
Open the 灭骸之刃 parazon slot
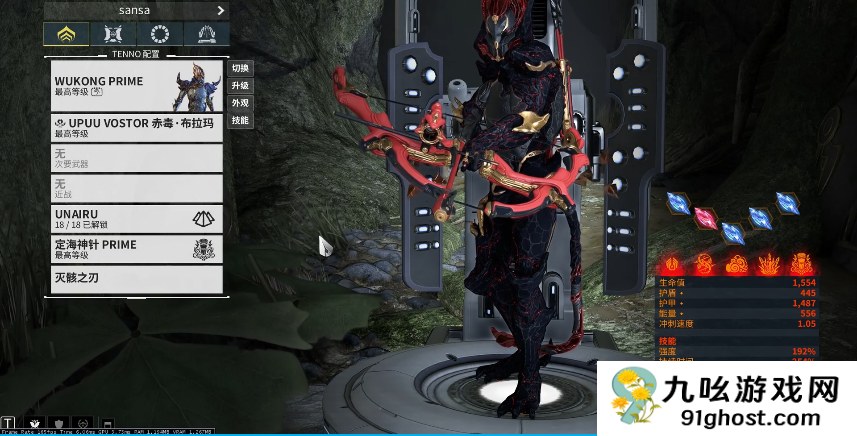135,277
